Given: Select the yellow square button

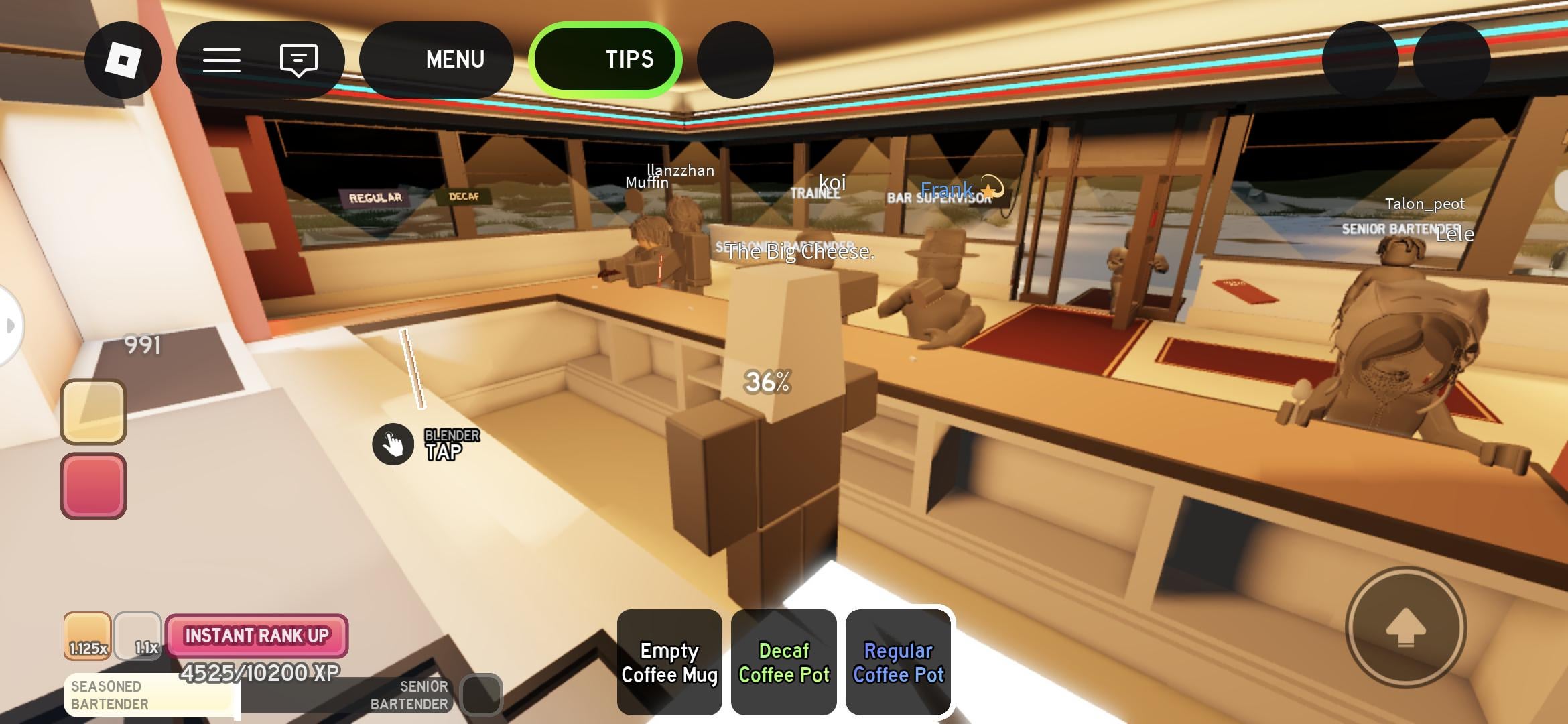Looking at the screenshot, I should pyautogui.click(x=94, y=412).
